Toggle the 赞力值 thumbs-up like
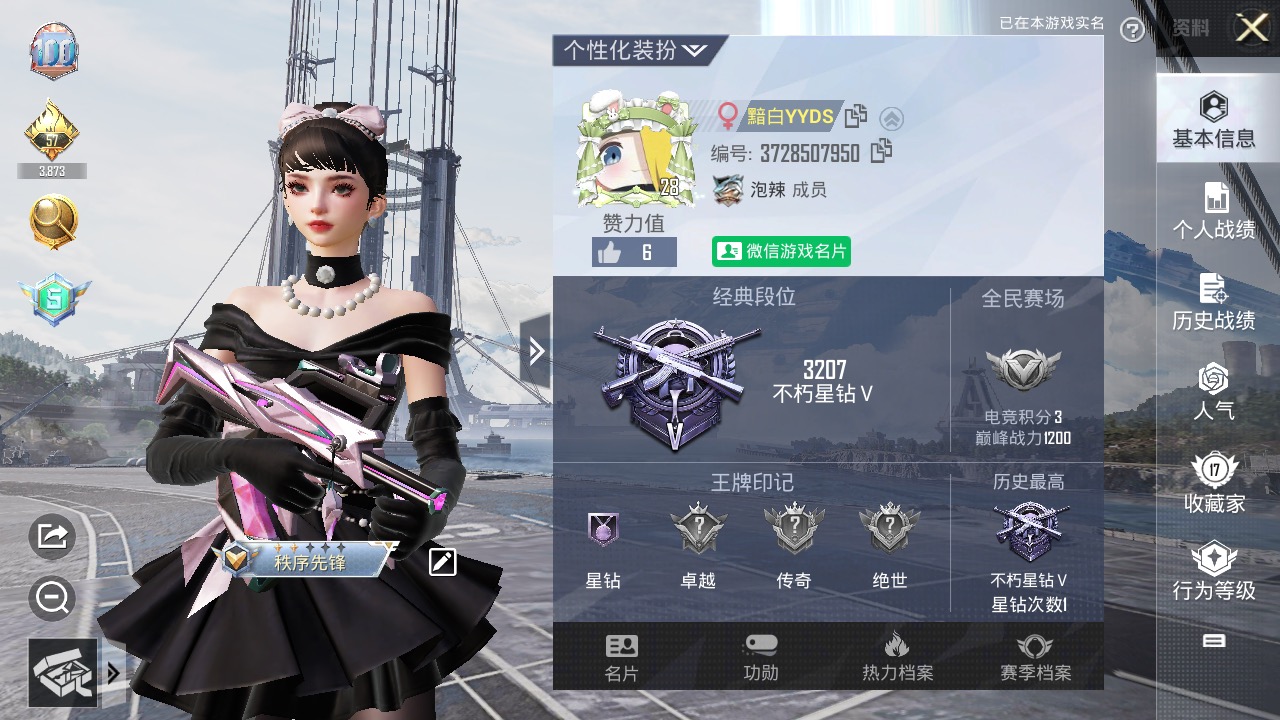 pos(633,253)
